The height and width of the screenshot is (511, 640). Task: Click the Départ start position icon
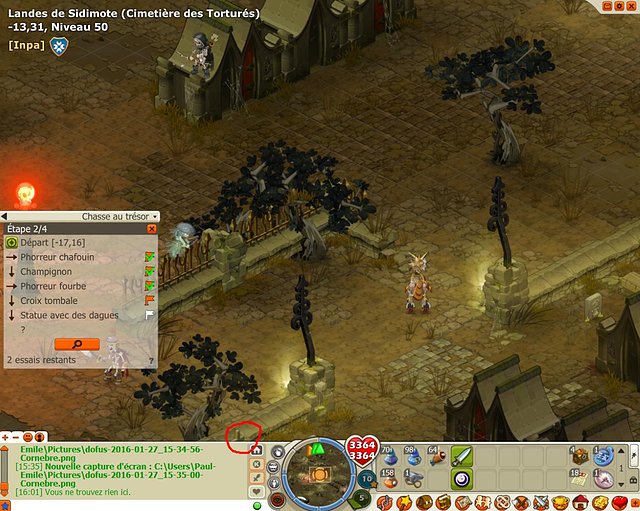[12, 243]
